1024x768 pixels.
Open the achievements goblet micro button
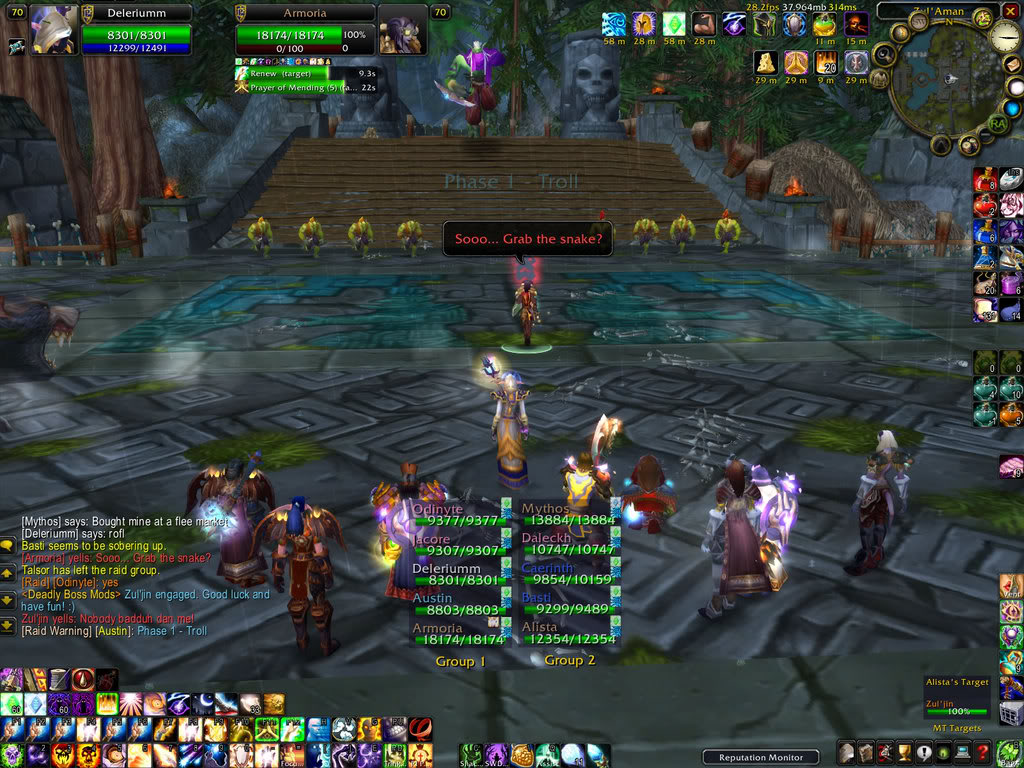pyautogui.click(x=904, y=752)
